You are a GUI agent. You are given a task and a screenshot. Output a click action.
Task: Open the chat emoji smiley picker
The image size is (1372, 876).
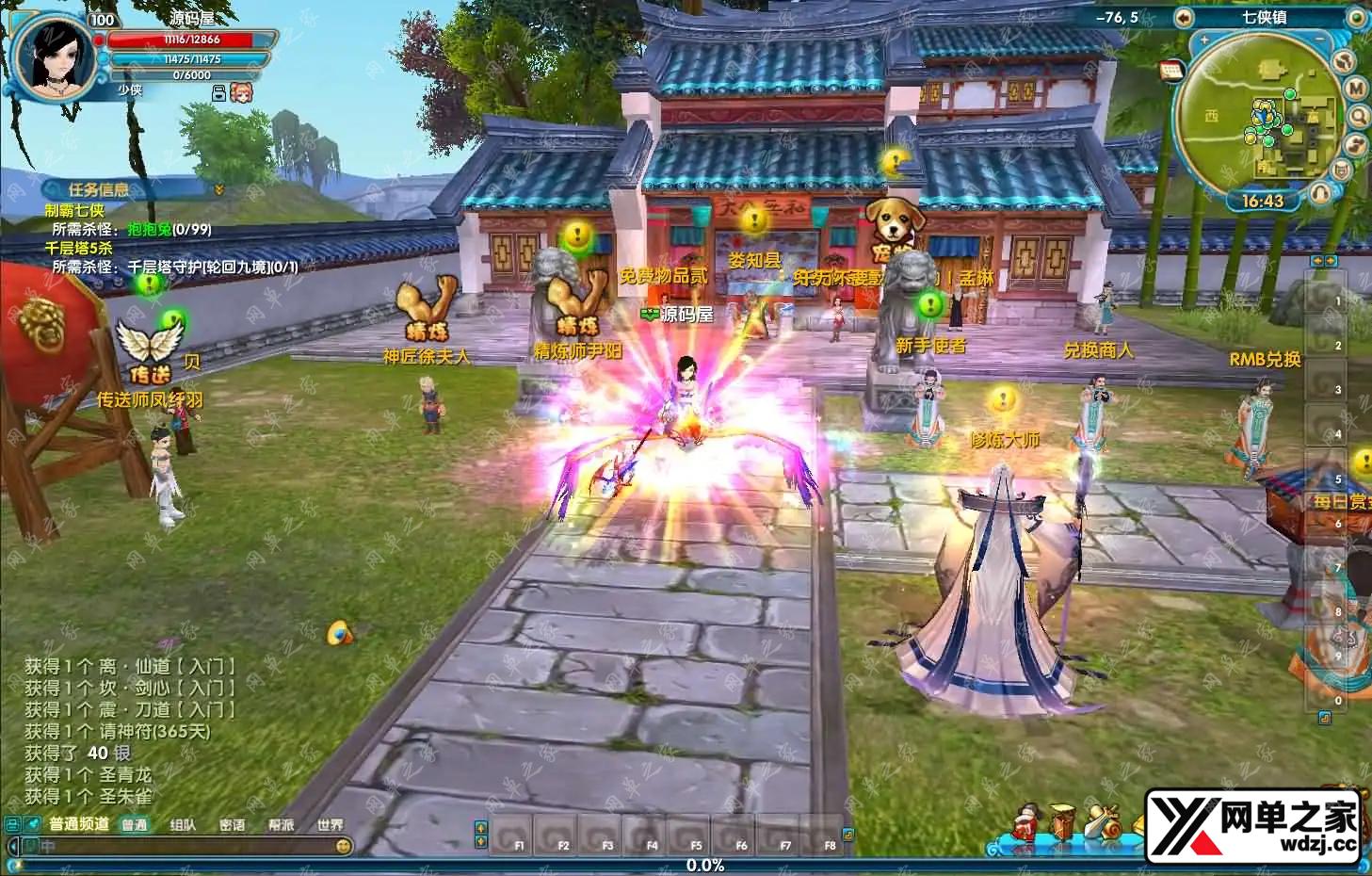344,846
